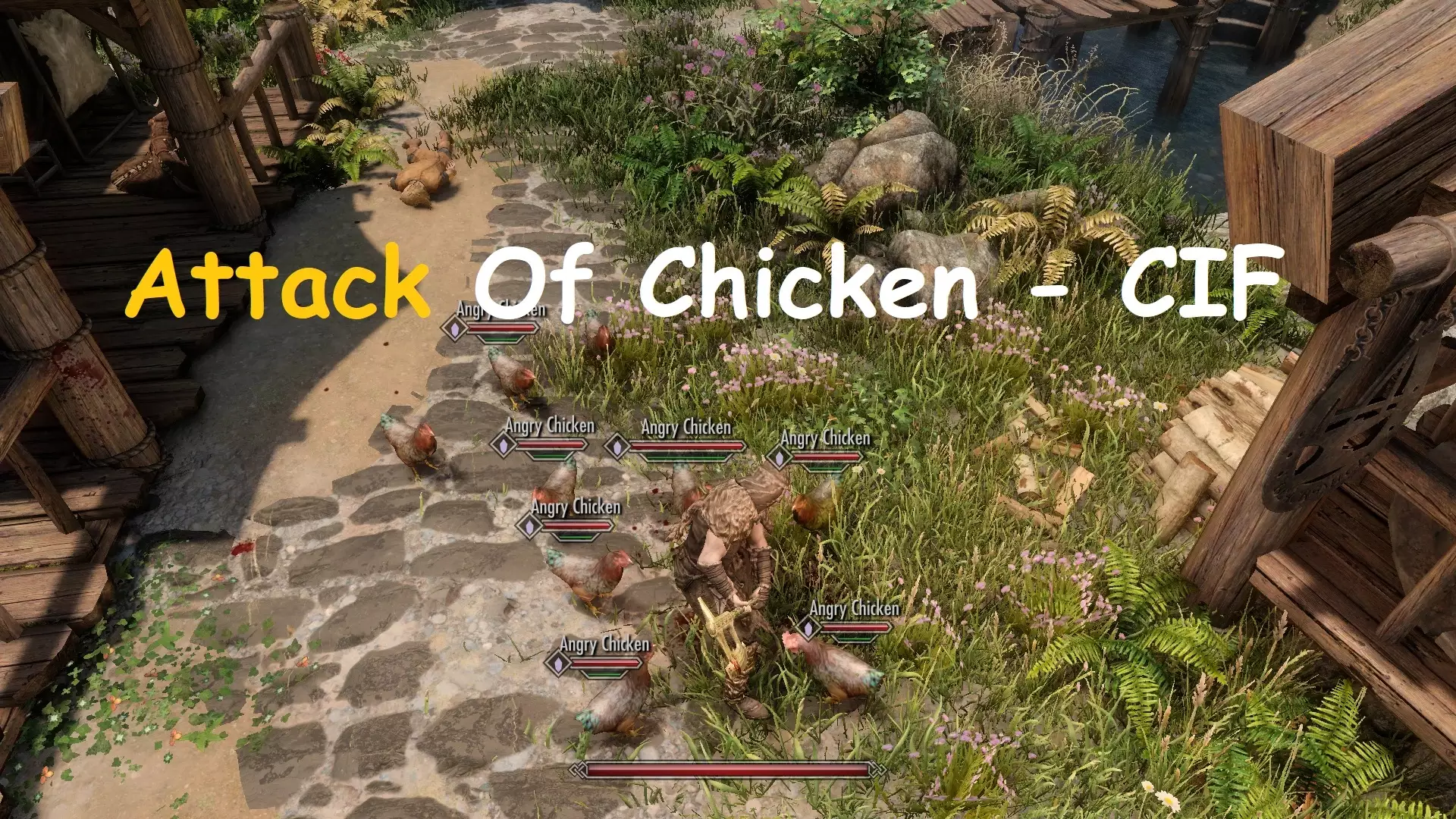Image resolution: width=1456 pixels, height=819 pixels.
Task: Click the diamond icon beside topmost Angry Chicken nameplate
Action: [x=453, y=327]
